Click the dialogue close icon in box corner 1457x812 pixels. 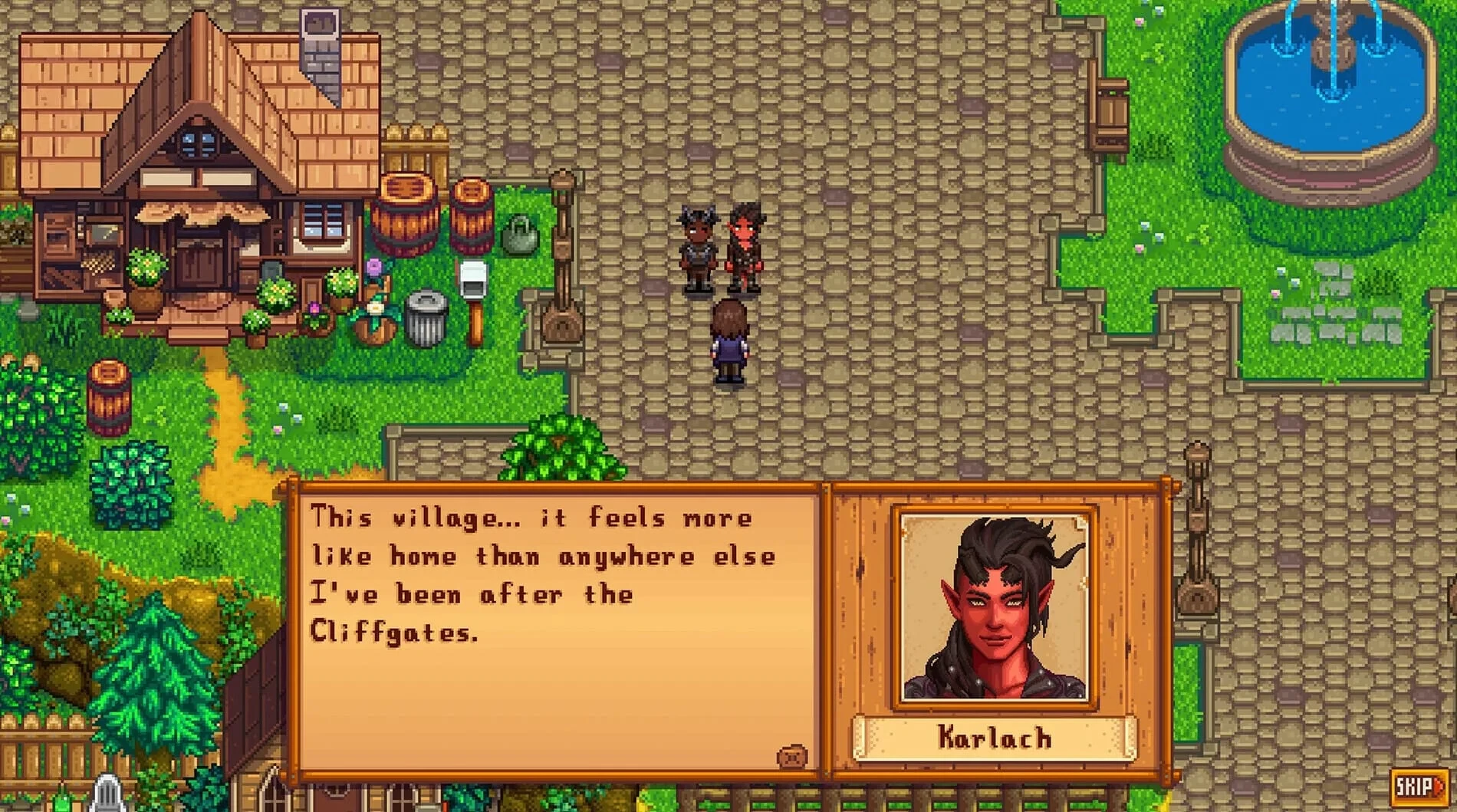pyautogui.click(x=792, y=757)
